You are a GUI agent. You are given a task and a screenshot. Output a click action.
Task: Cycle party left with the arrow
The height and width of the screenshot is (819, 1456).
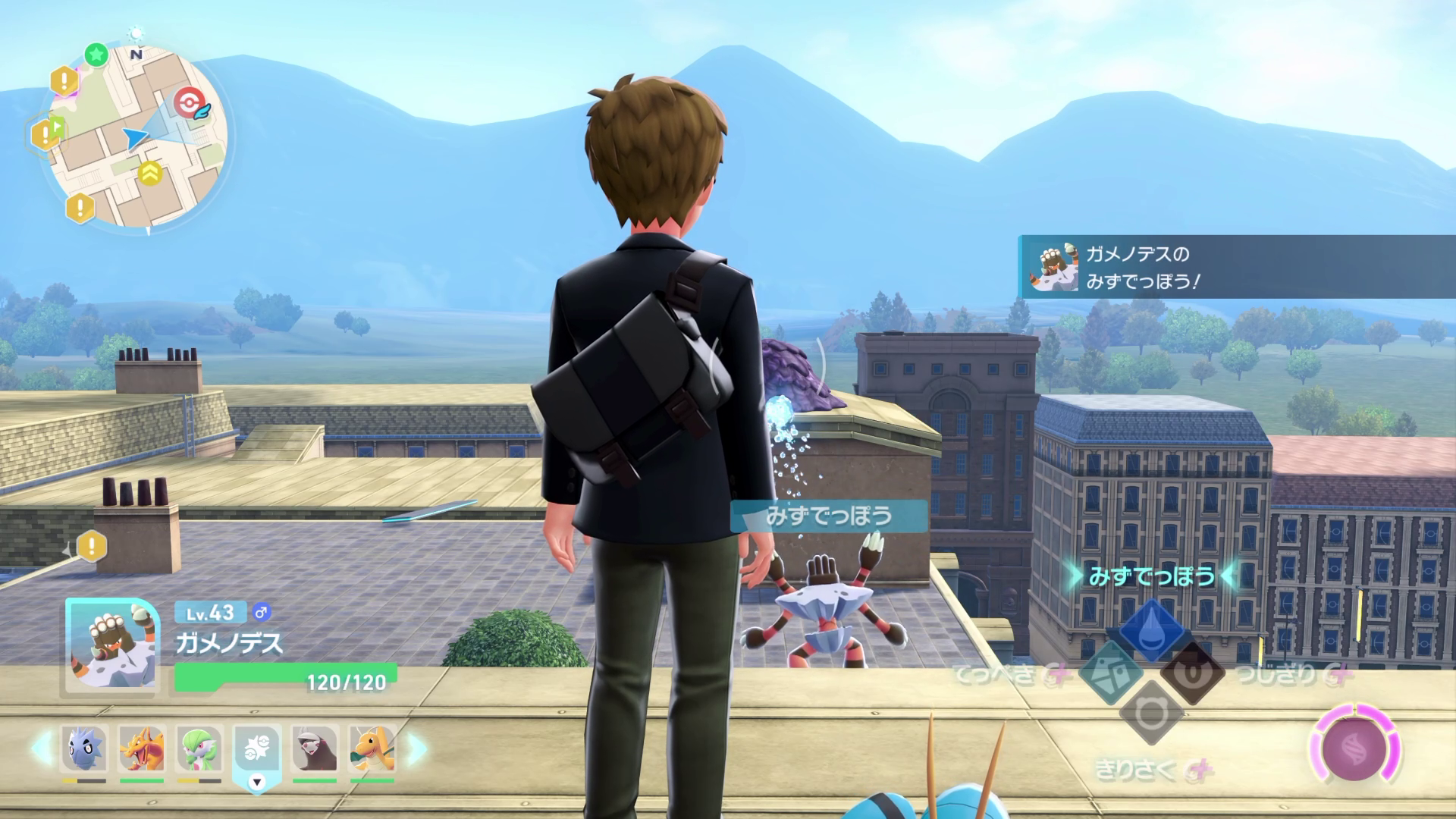42,748
